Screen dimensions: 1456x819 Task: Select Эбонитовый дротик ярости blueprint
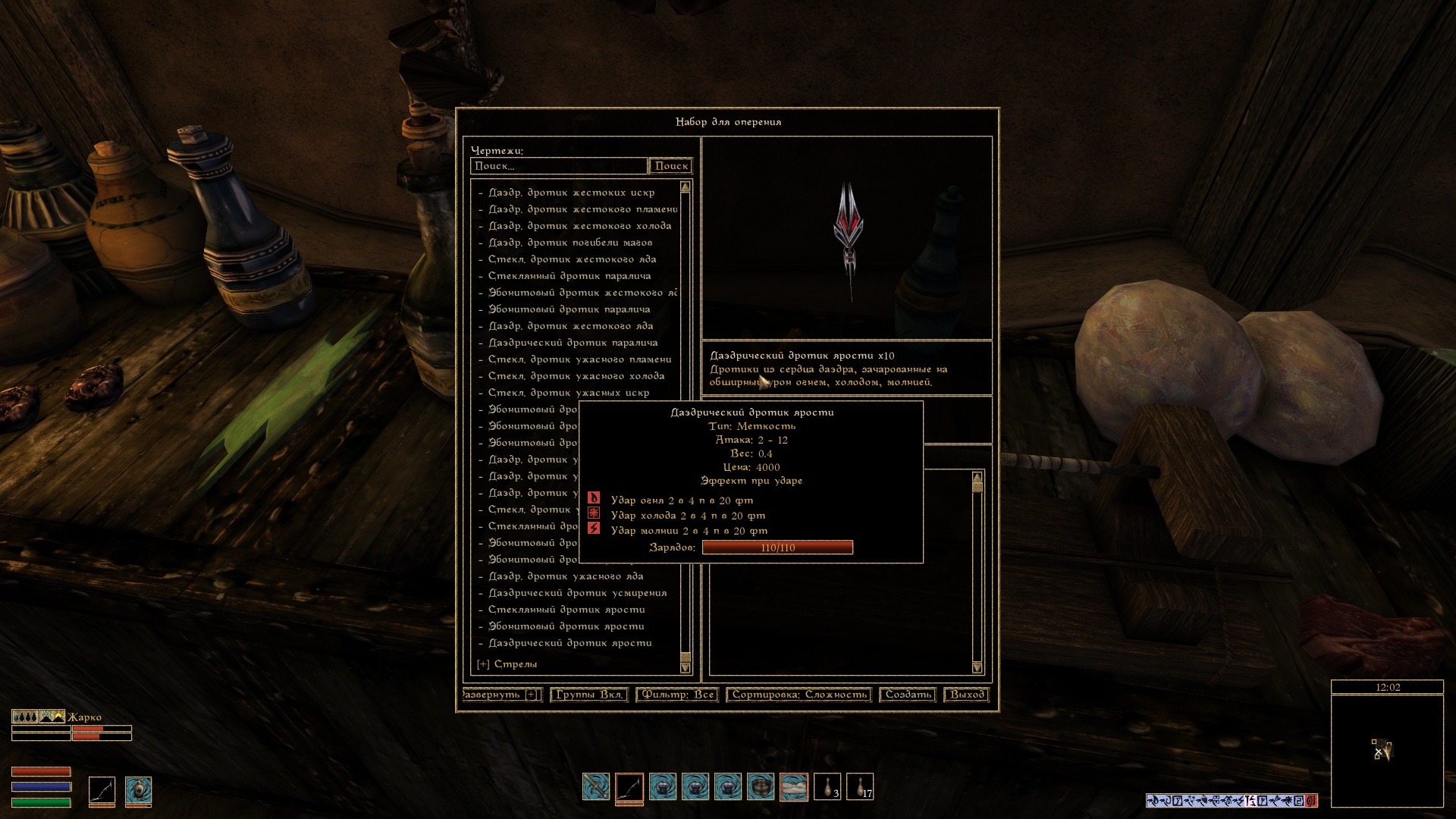(x=566, y=626)
